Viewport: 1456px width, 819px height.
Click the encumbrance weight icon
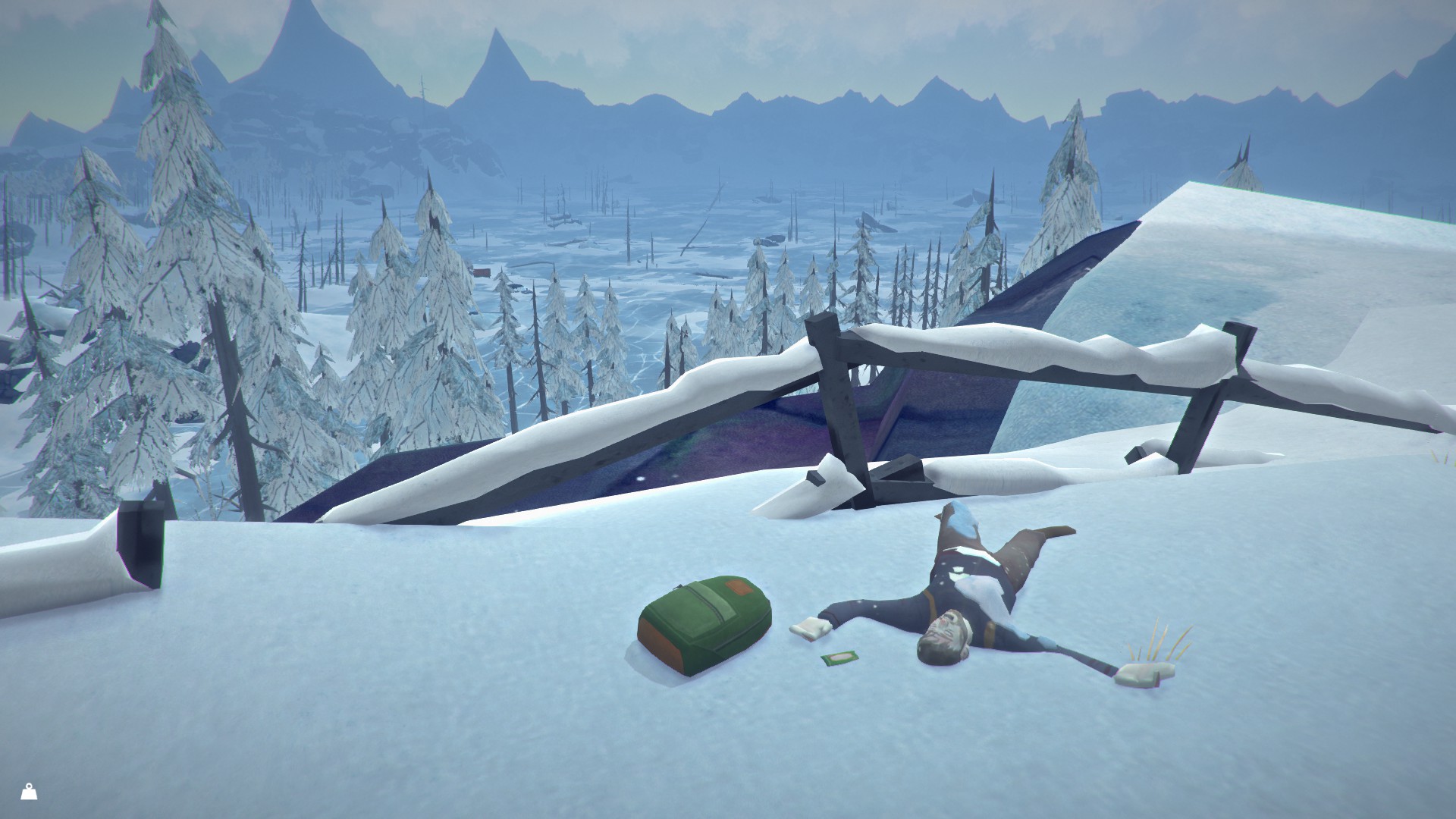(x=29, y=792)
